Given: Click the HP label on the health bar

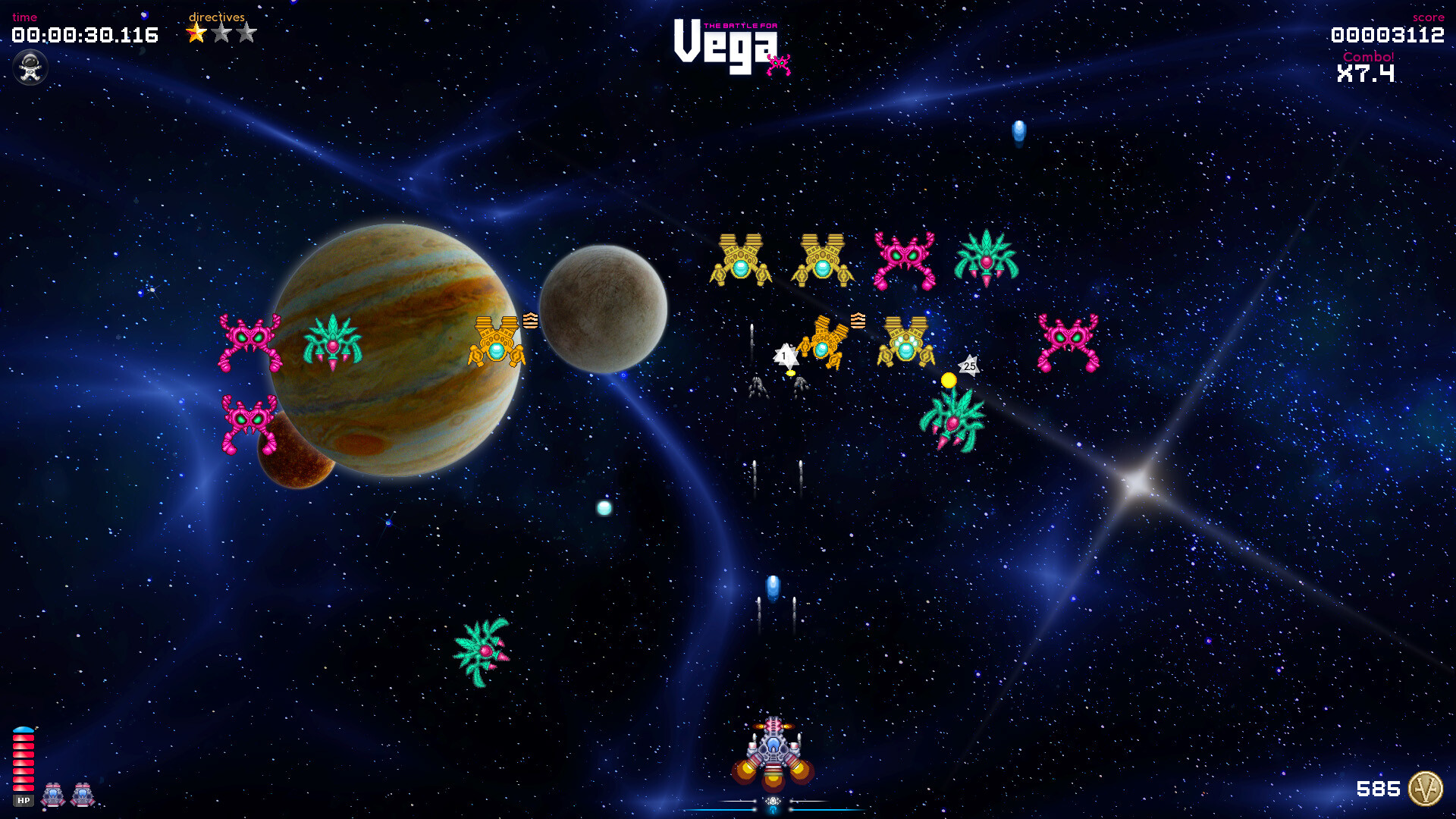Looking at the screenshot, I should coord(25,799).
